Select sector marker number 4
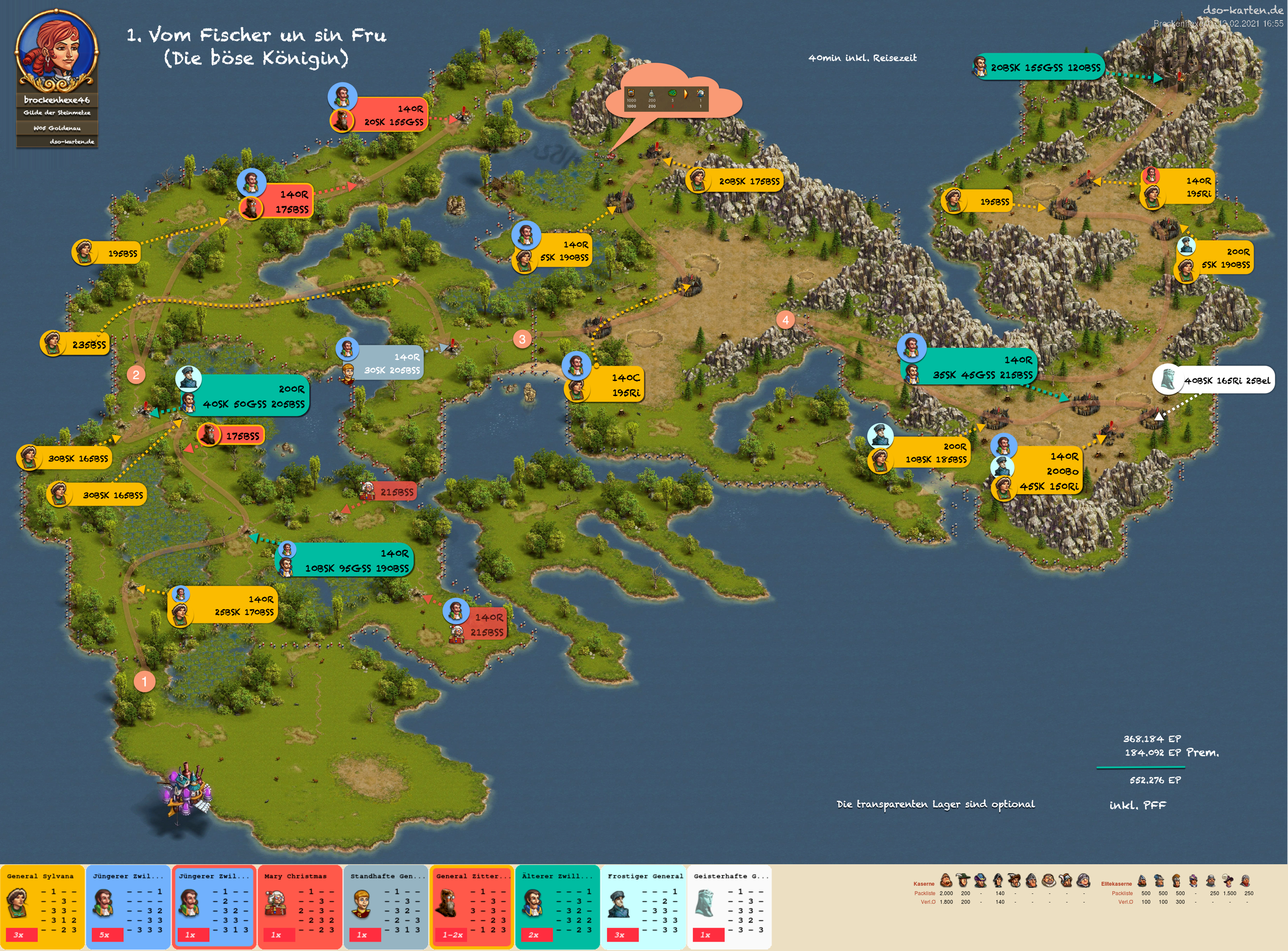This screenshot has width=1288, height=951. tap(785, 320)
